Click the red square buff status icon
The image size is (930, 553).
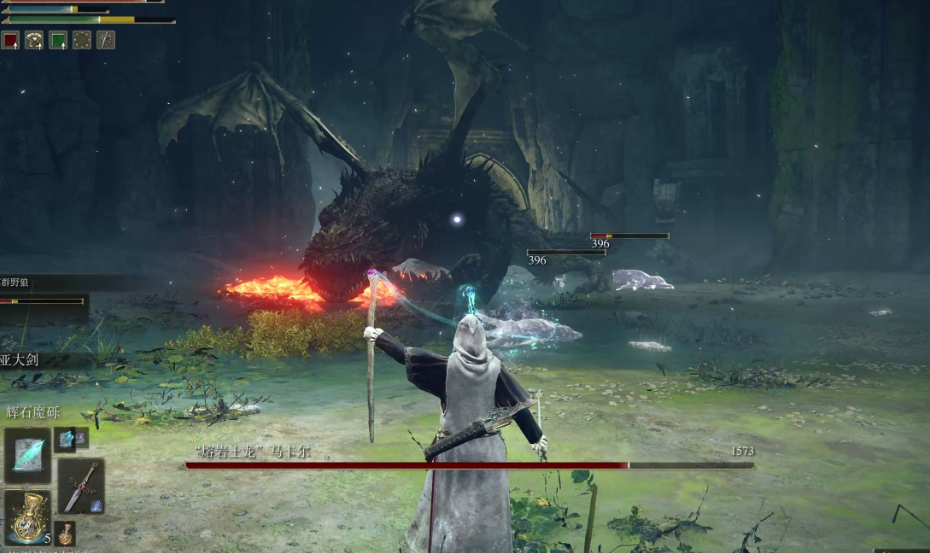point(11,40)
